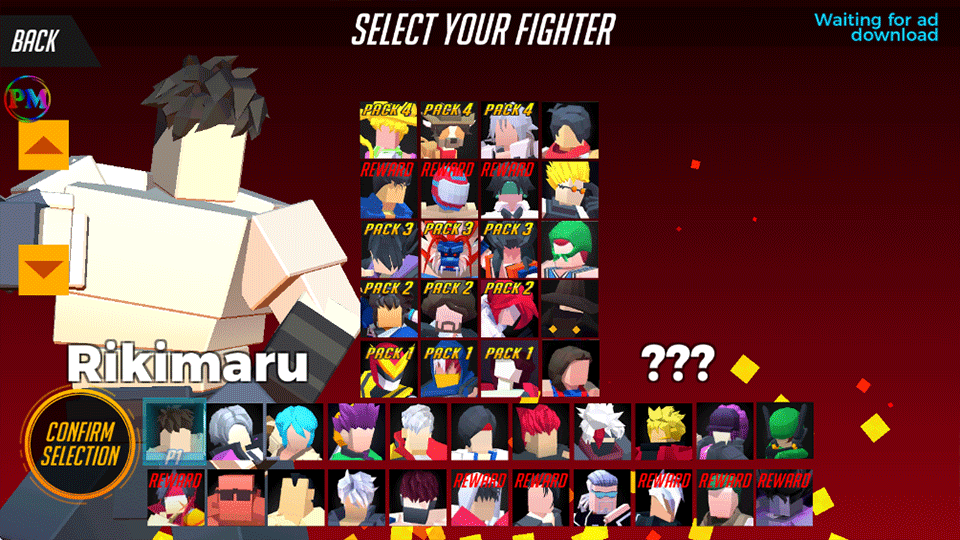Choose the dark witch-hat fighter with glowing eyes
Screen dimensions: 960x540
[x=570, y=309]
